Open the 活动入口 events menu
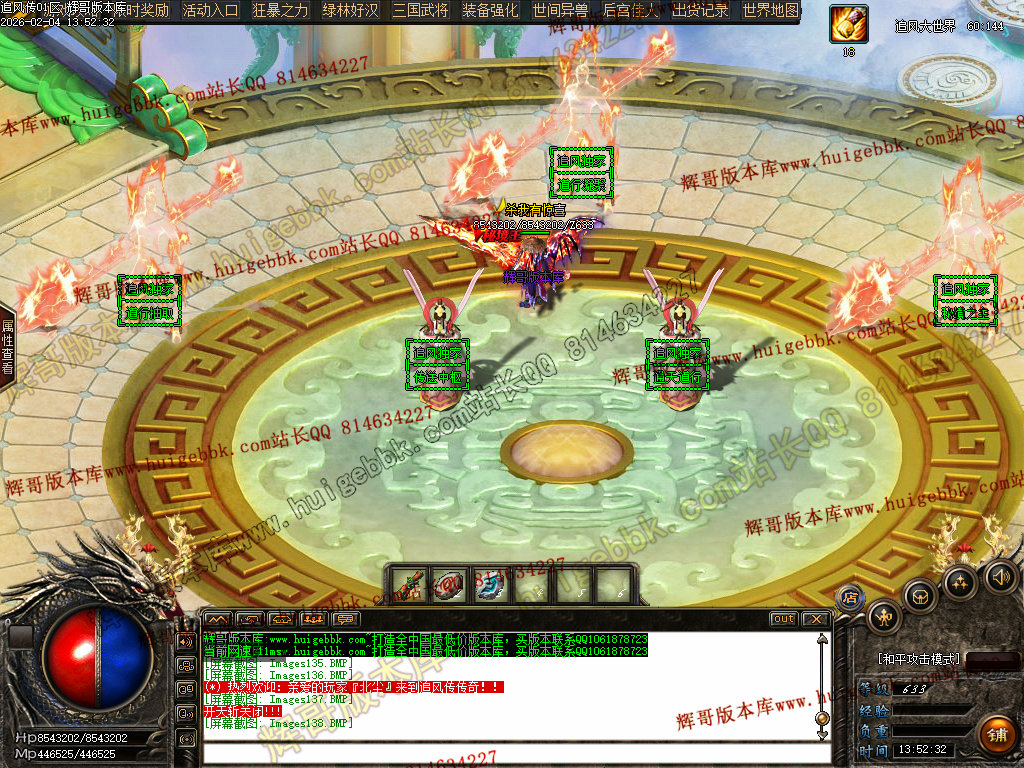Image resolution: width=1024 pixels, height=768 pixels. 211,11
